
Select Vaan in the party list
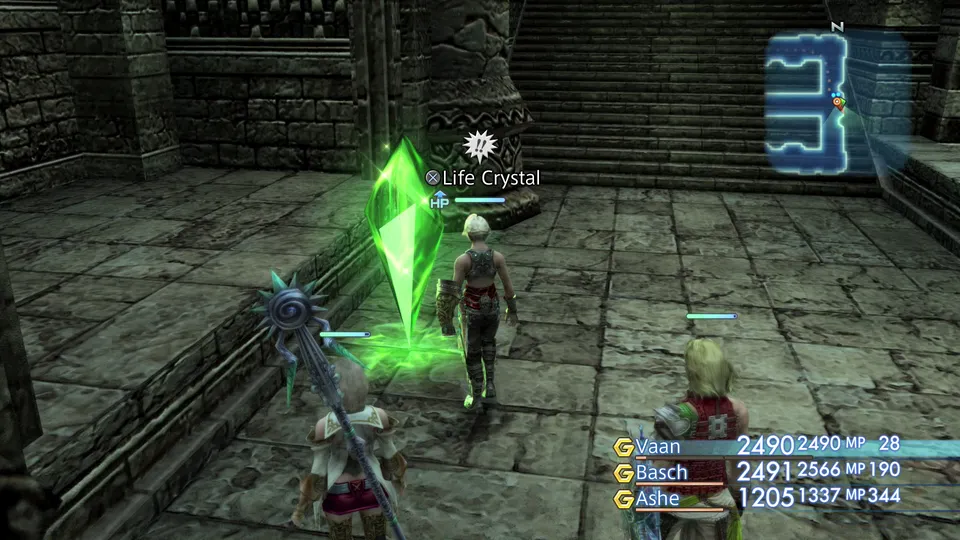[661, 446]
